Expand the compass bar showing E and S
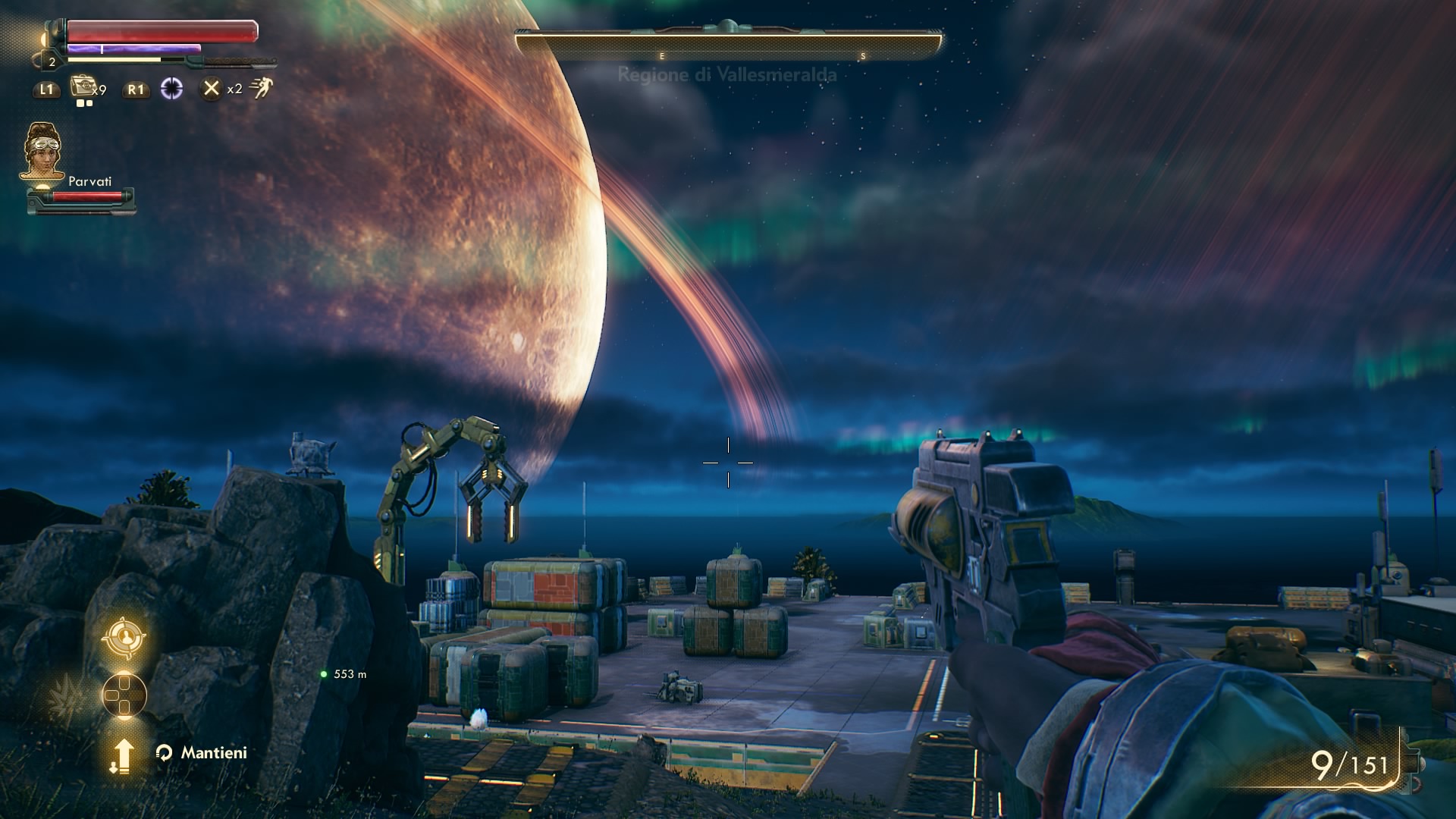Viewport: 1456px width, 819px height. tap(726, 43)
